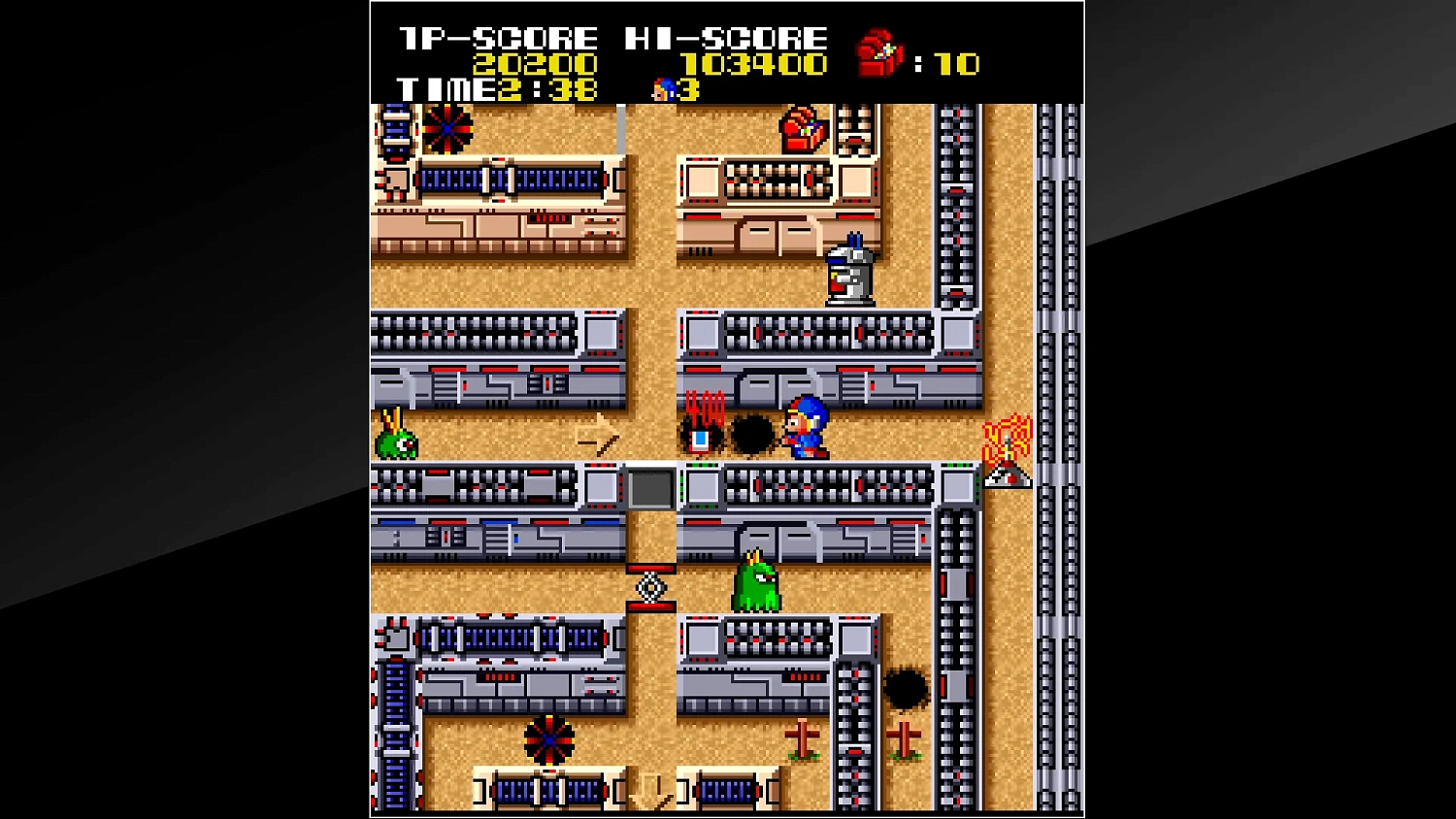Screen dimensions: 1456x819
Task: Select the player character digging
Action: [x=807, y=427]
